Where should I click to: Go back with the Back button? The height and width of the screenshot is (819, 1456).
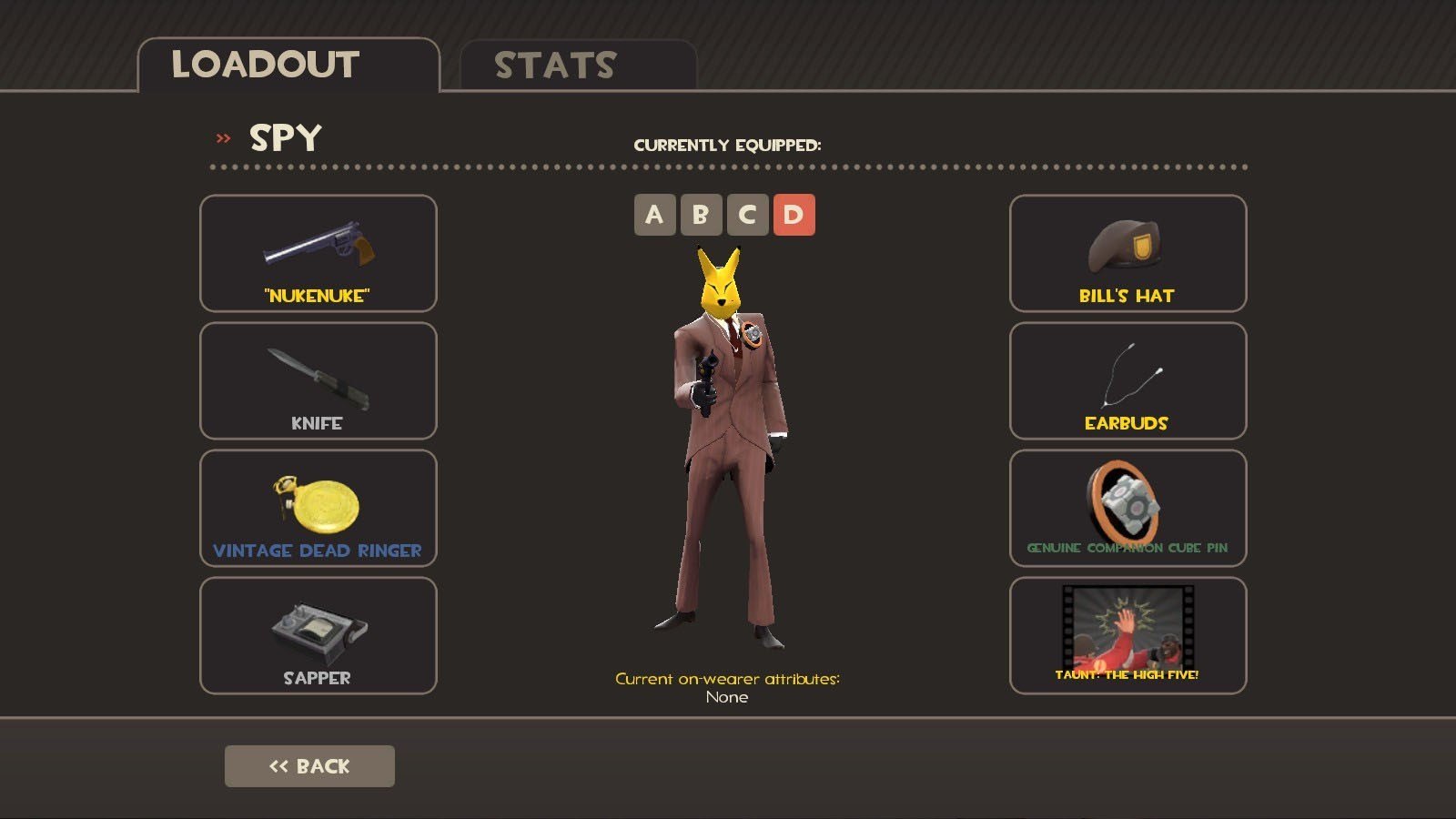[x=309, y=766]
